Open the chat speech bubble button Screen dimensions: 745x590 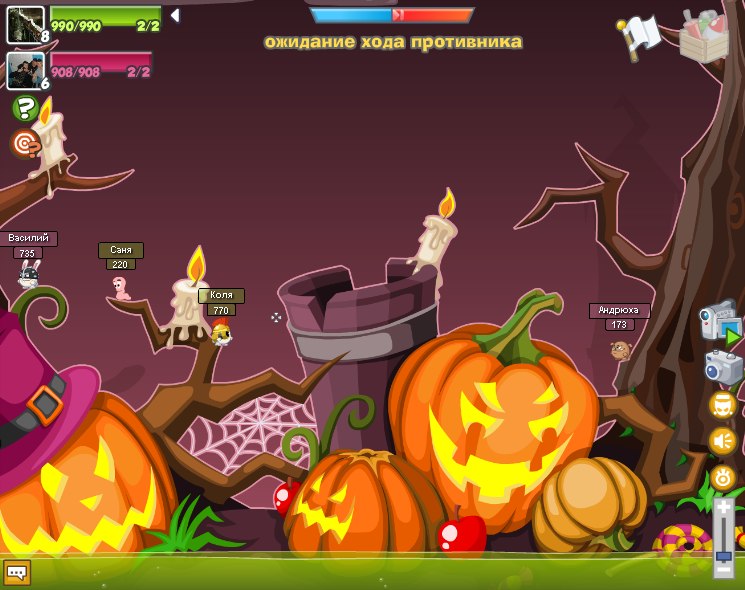tap(17, 572)
